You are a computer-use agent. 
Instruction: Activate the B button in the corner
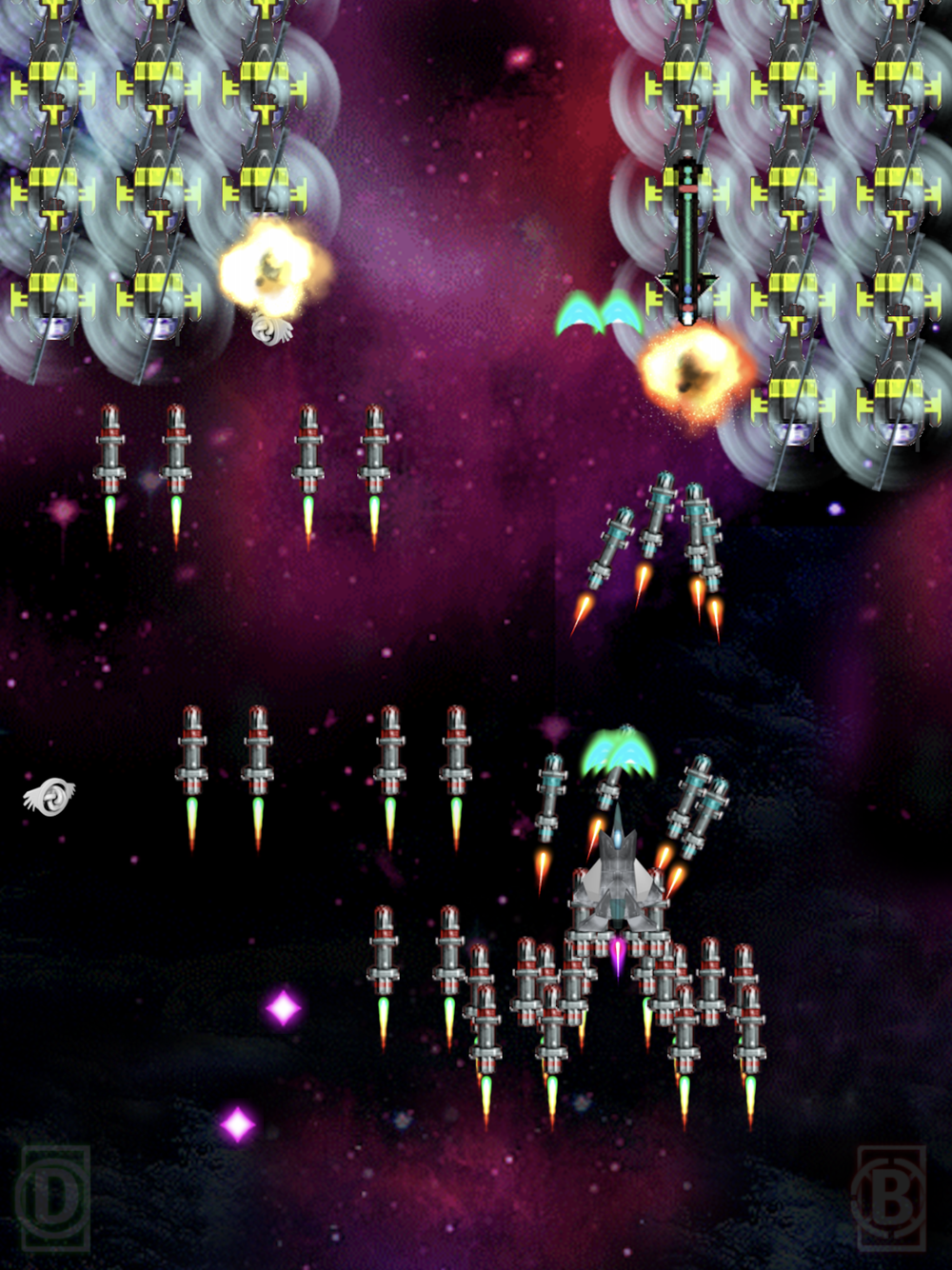click(890, 1198)
